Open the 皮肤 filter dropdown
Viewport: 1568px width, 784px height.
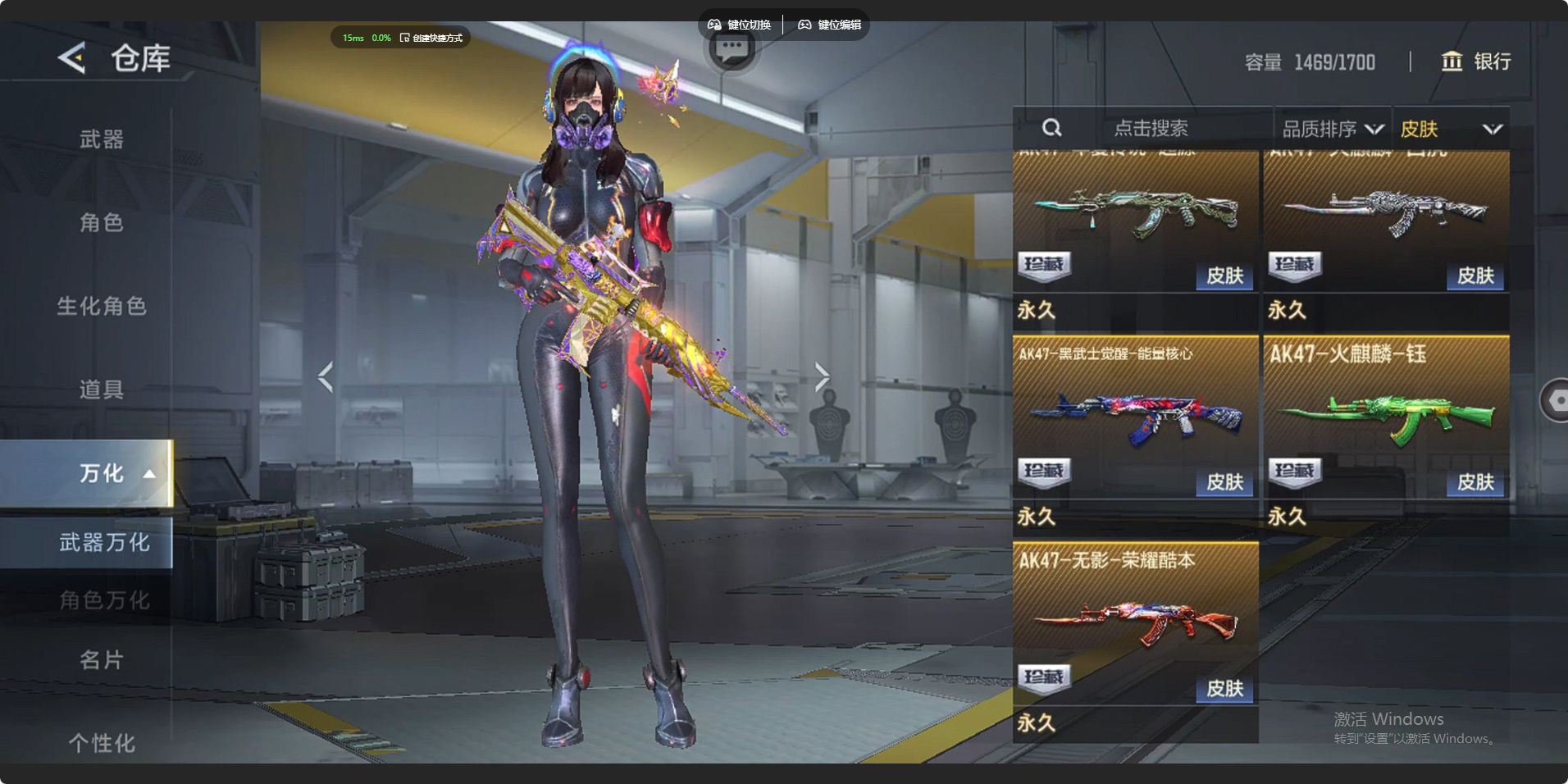point(1450,129)
